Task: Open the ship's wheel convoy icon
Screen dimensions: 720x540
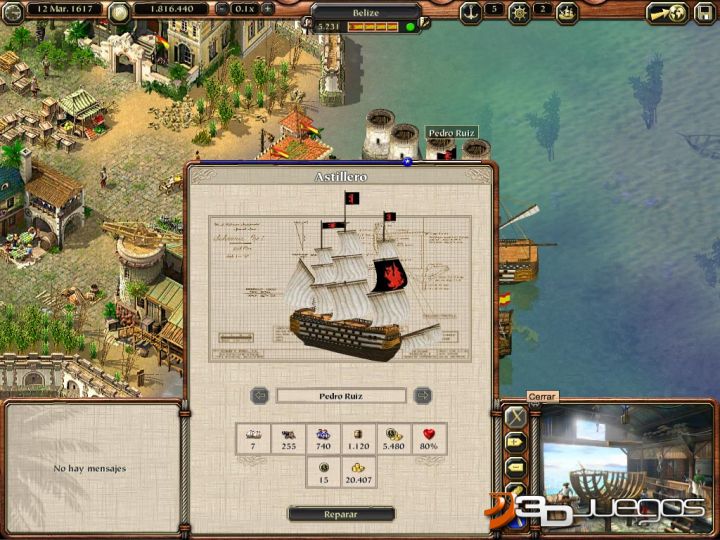Action: 519,12
